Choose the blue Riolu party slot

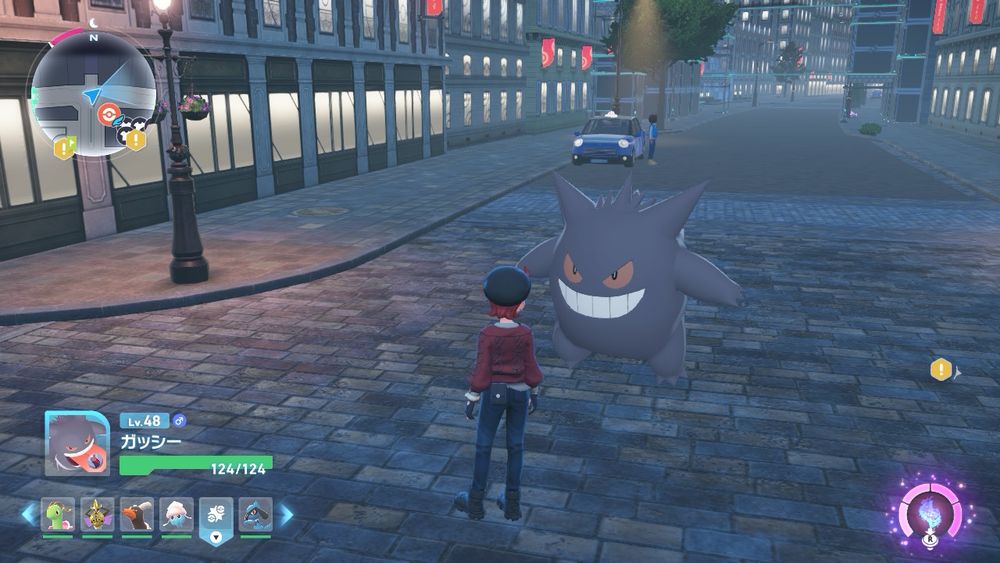tap(255, 514)
